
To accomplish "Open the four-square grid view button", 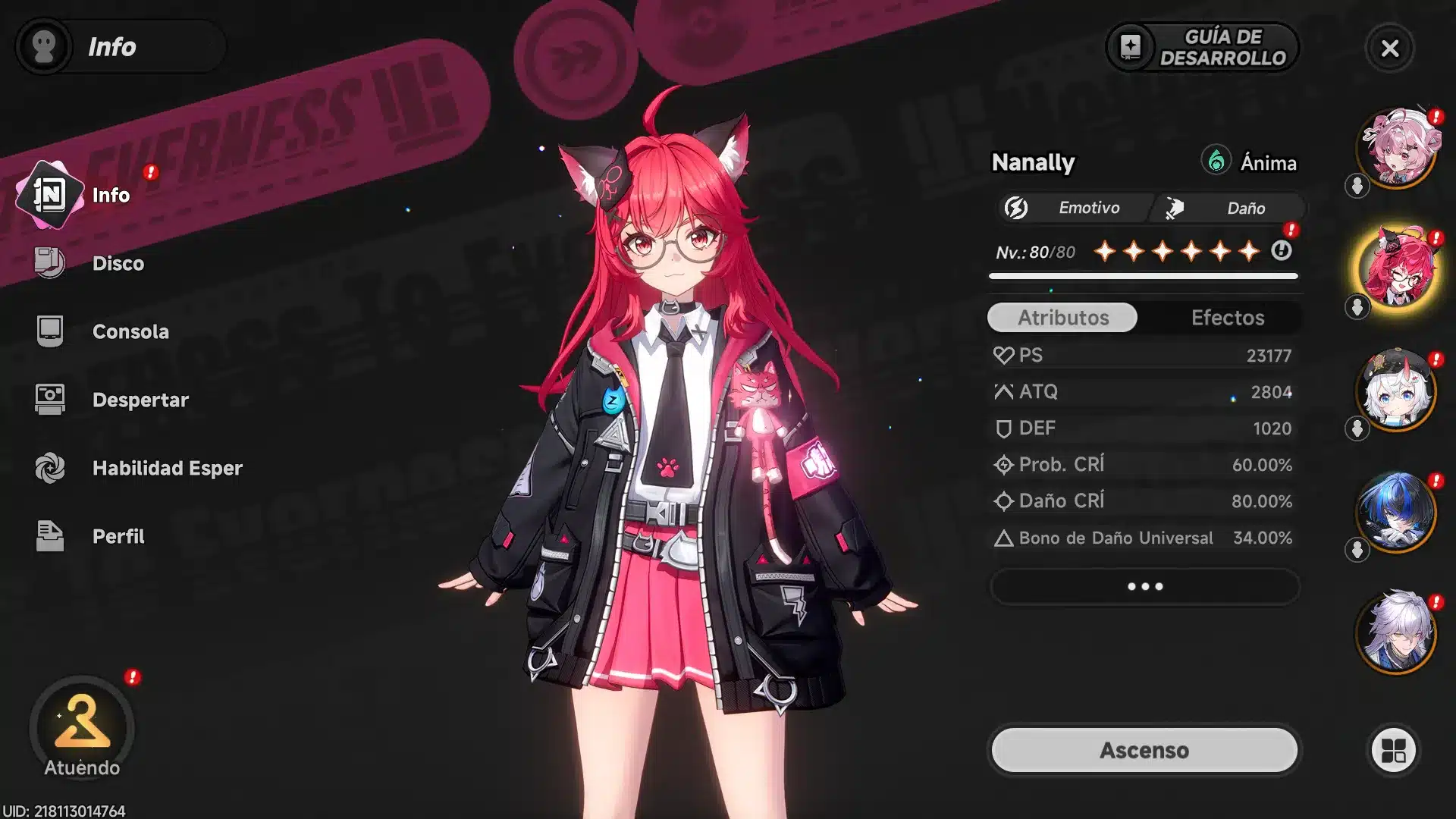I will (x=1394, y=751).
